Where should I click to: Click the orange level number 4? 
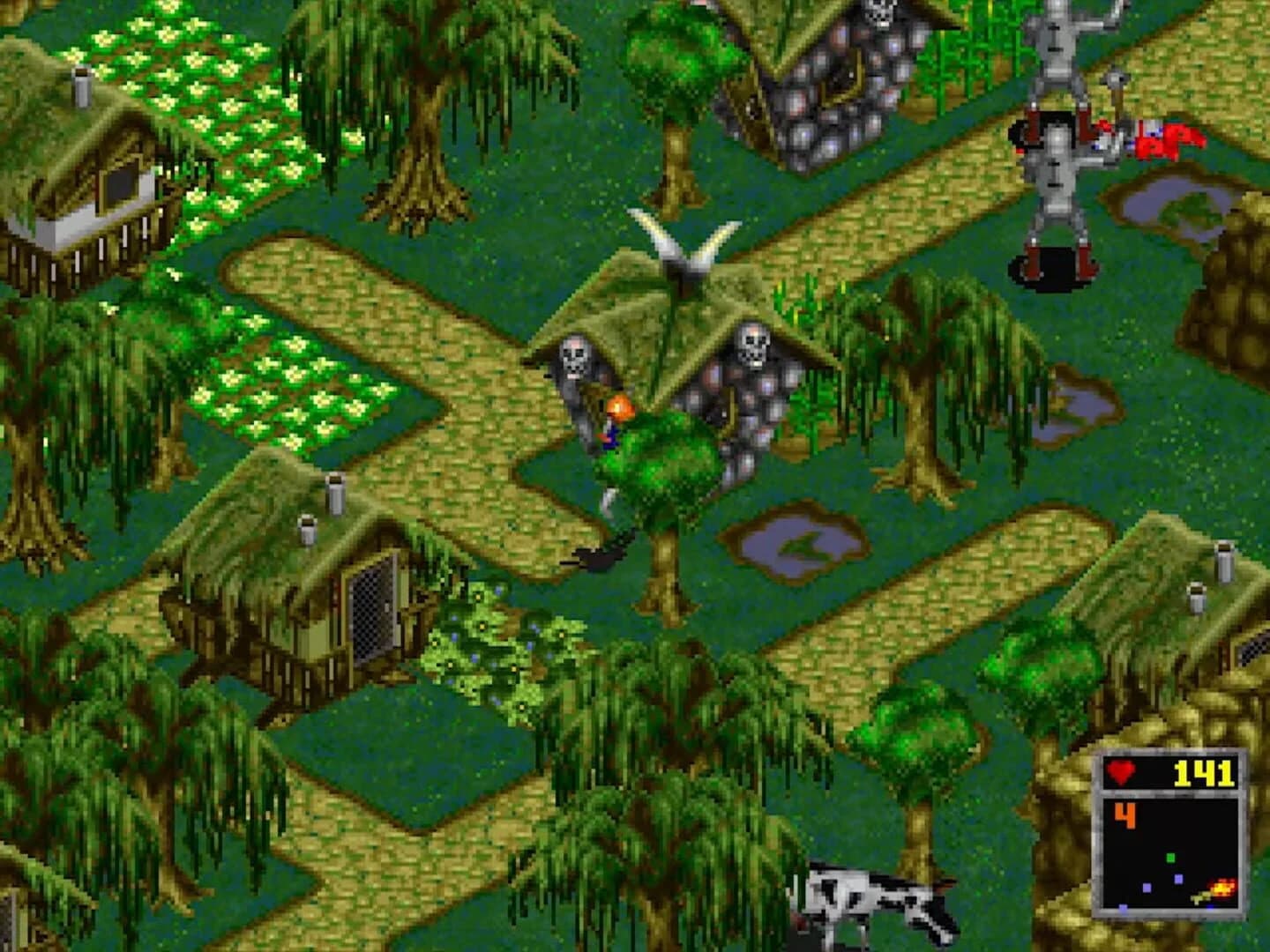pyautogui.click(x=1124, y=816)
